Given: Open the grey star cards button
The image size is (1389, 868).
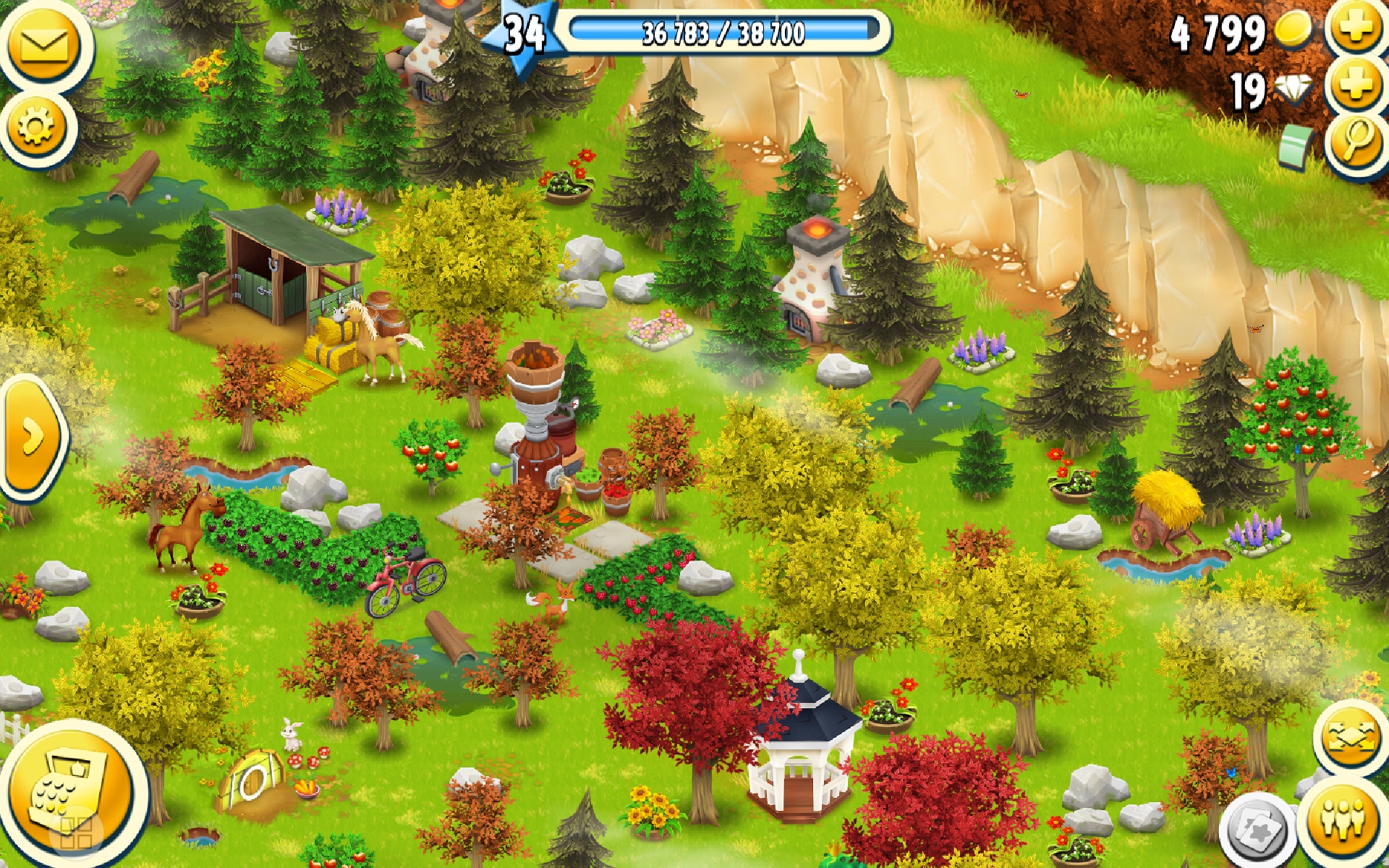Looking at the screenshot, I should click(1257, 830).
